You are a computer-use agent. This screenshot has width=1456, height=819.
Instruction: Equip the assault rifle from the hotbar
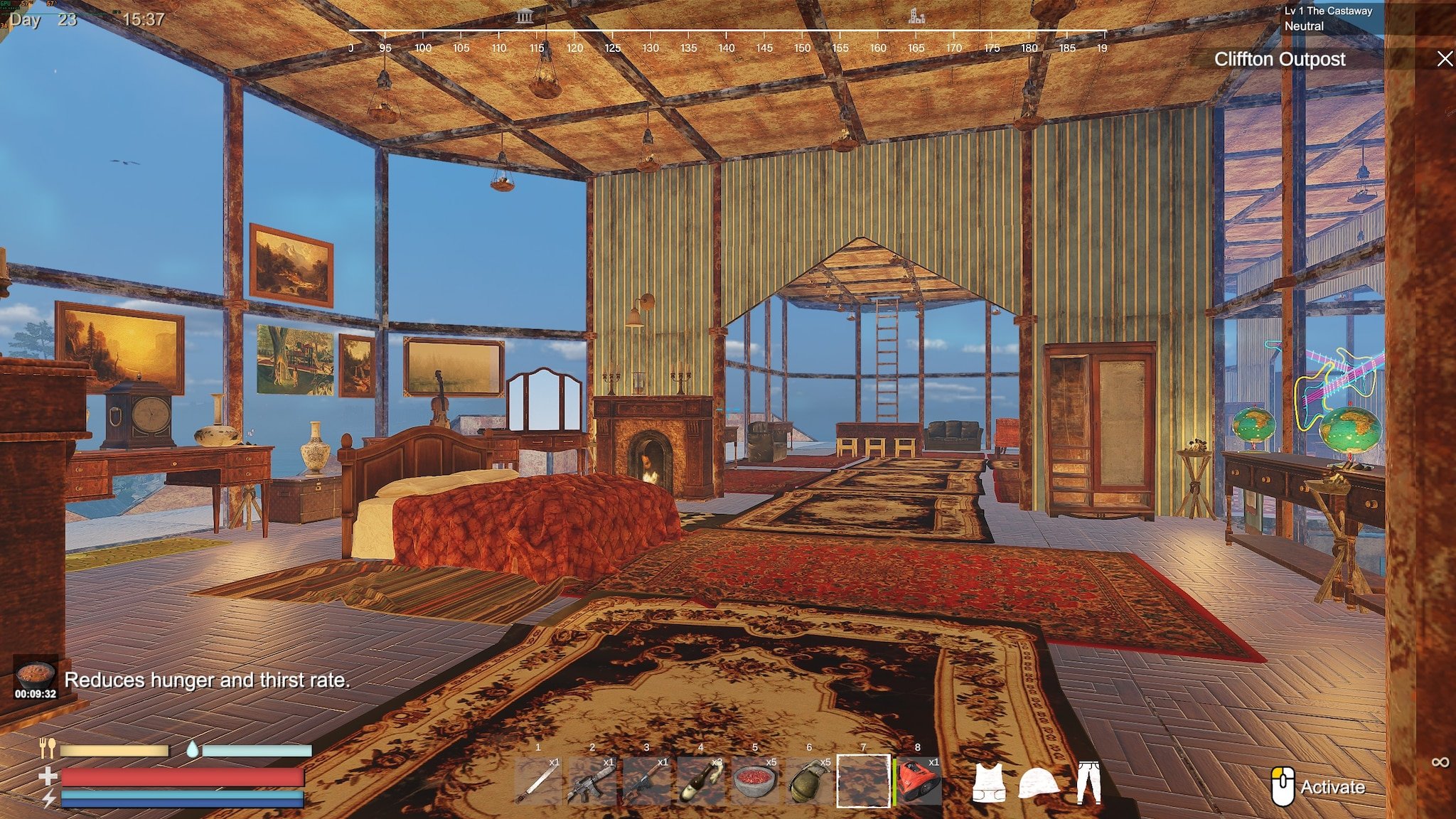pyautogui.click(x=592, y=782)
